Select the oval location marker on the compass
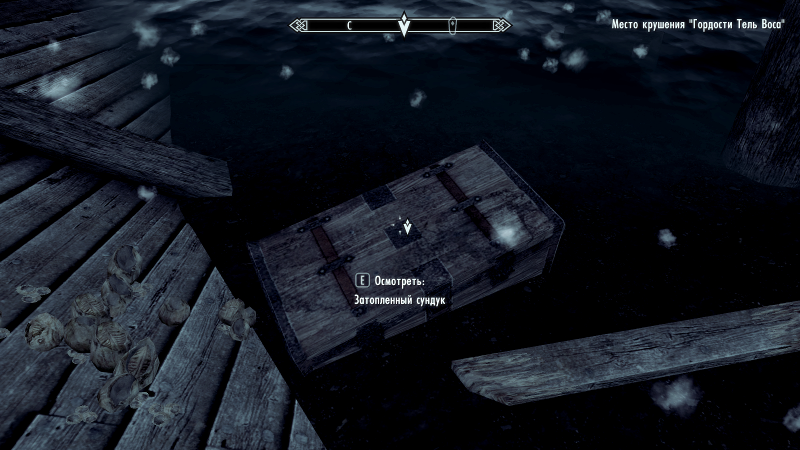Image resolution: width=800 pixels, height=450 pixels. pos(453,24)
